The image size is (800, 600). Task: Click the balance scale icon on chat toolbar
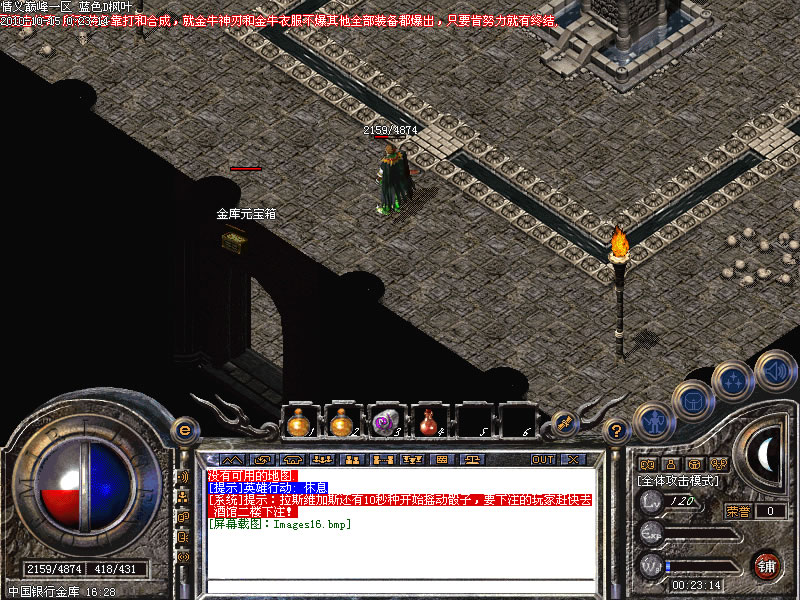pos(472,460)
